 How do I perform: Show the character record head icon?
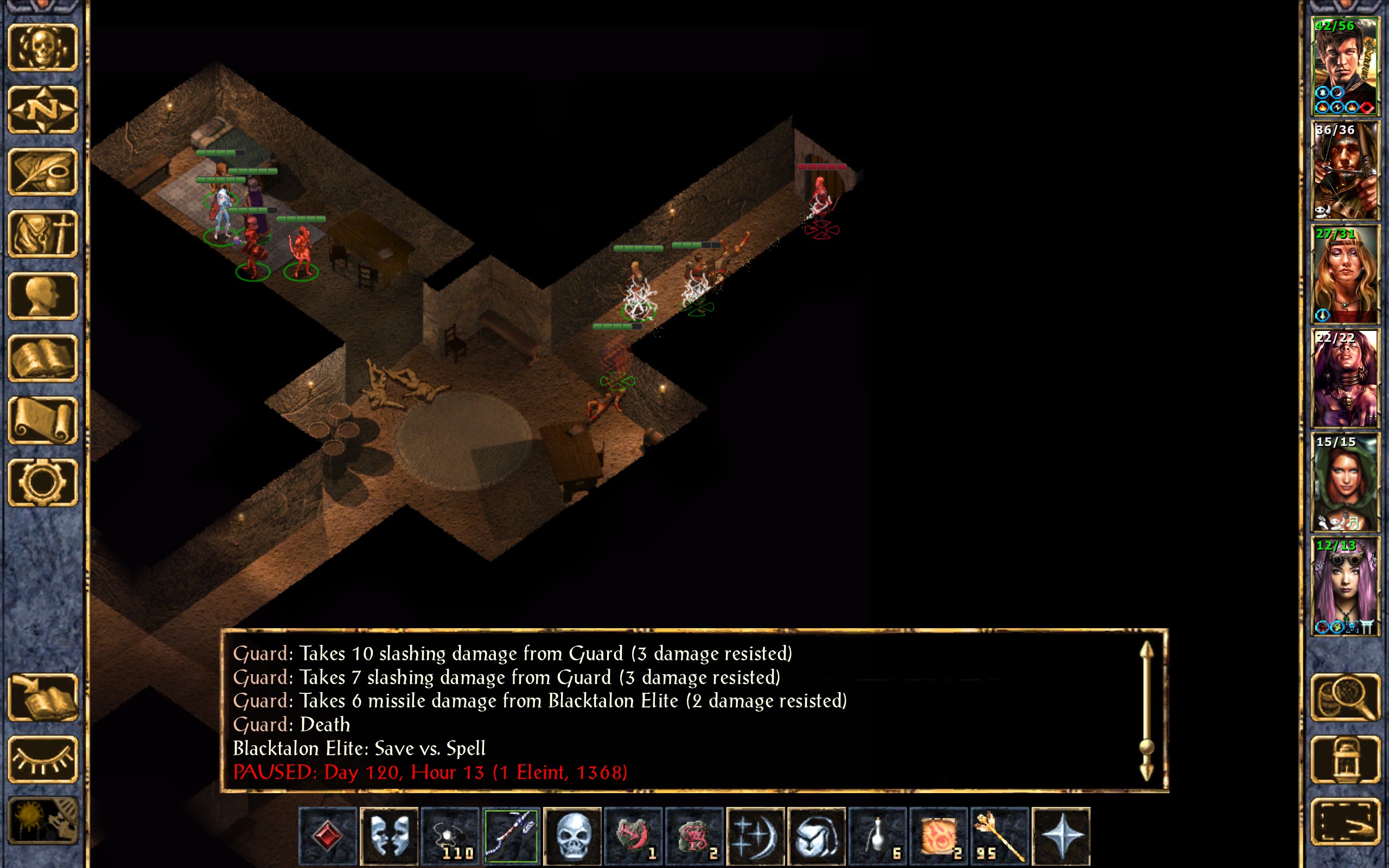[x=43, y=296]
